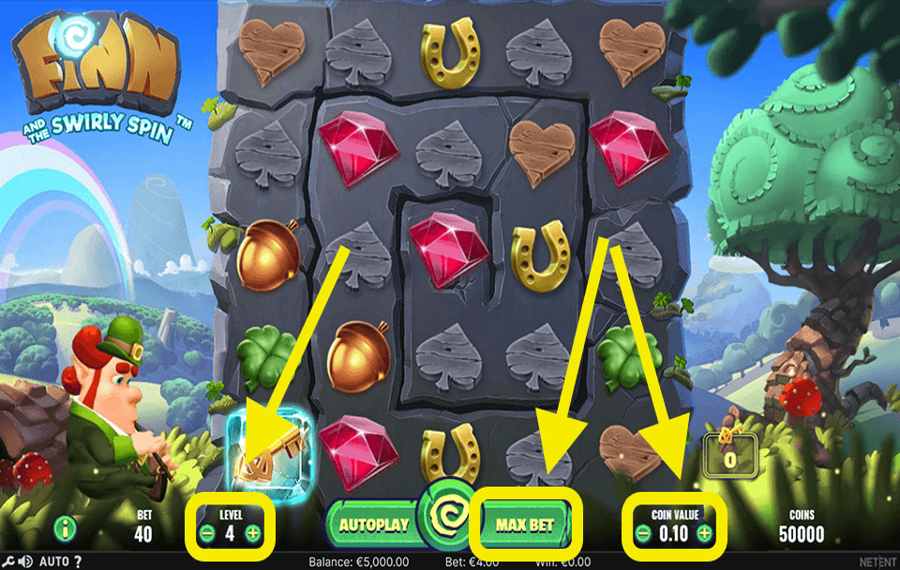Open the wrench settings icon
Screen dimensions: 900x570
tap(6, 561)
